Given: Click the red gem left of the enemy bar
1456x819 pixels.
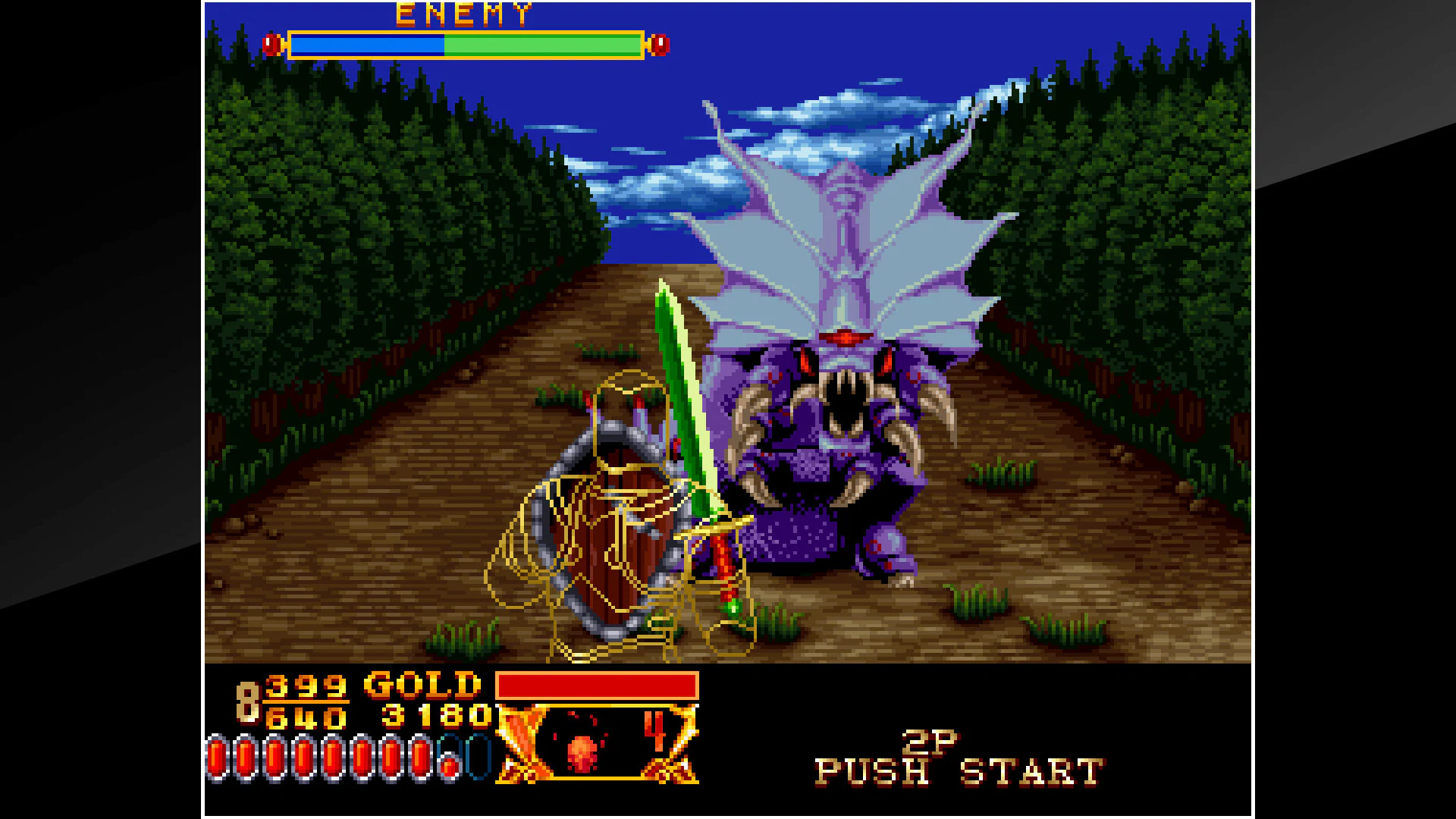Looking at the screenshot, I should pos(270,44).
